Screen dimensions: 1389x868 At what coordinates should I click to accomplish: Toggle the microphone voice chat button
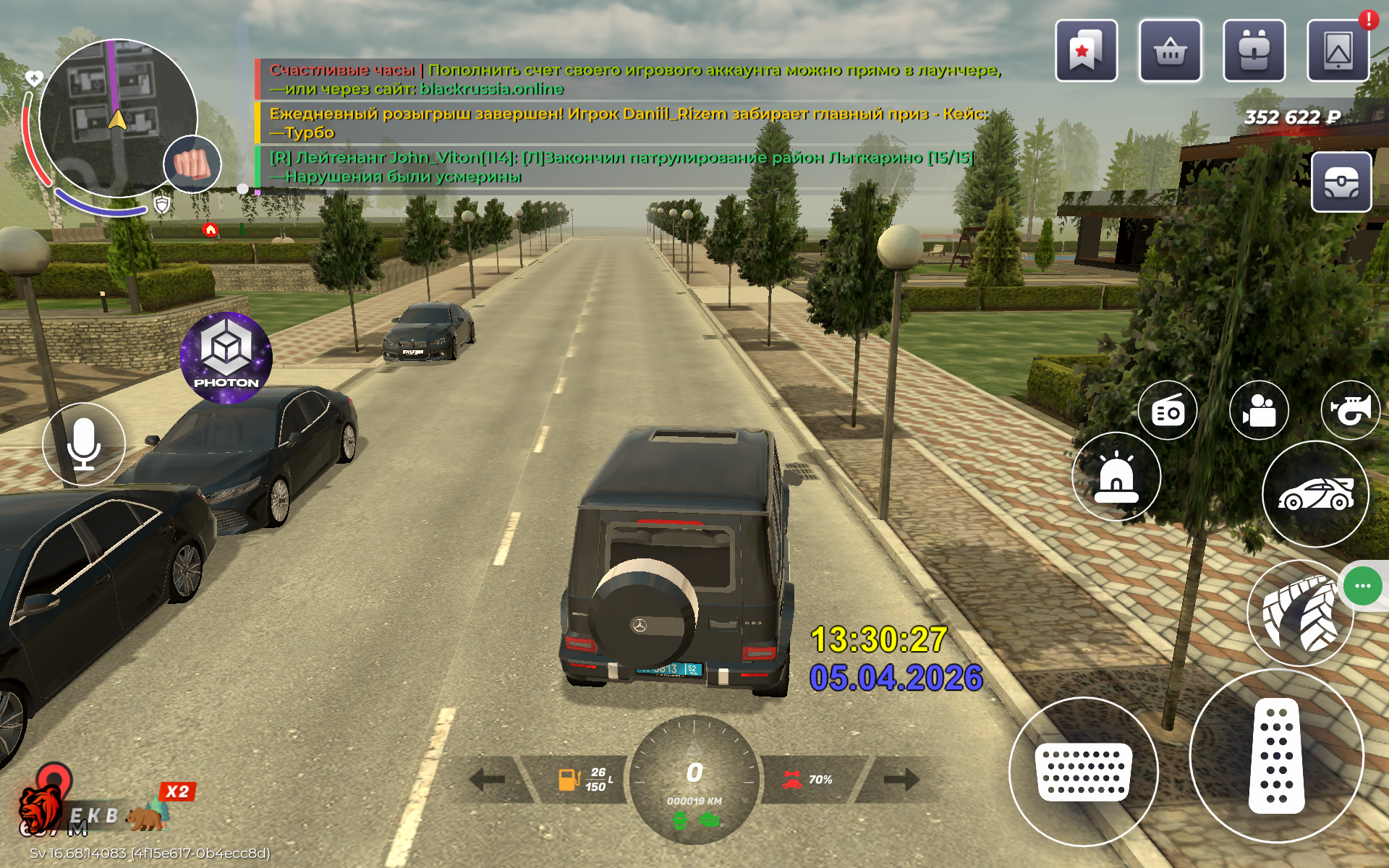[x=84, y=443]
